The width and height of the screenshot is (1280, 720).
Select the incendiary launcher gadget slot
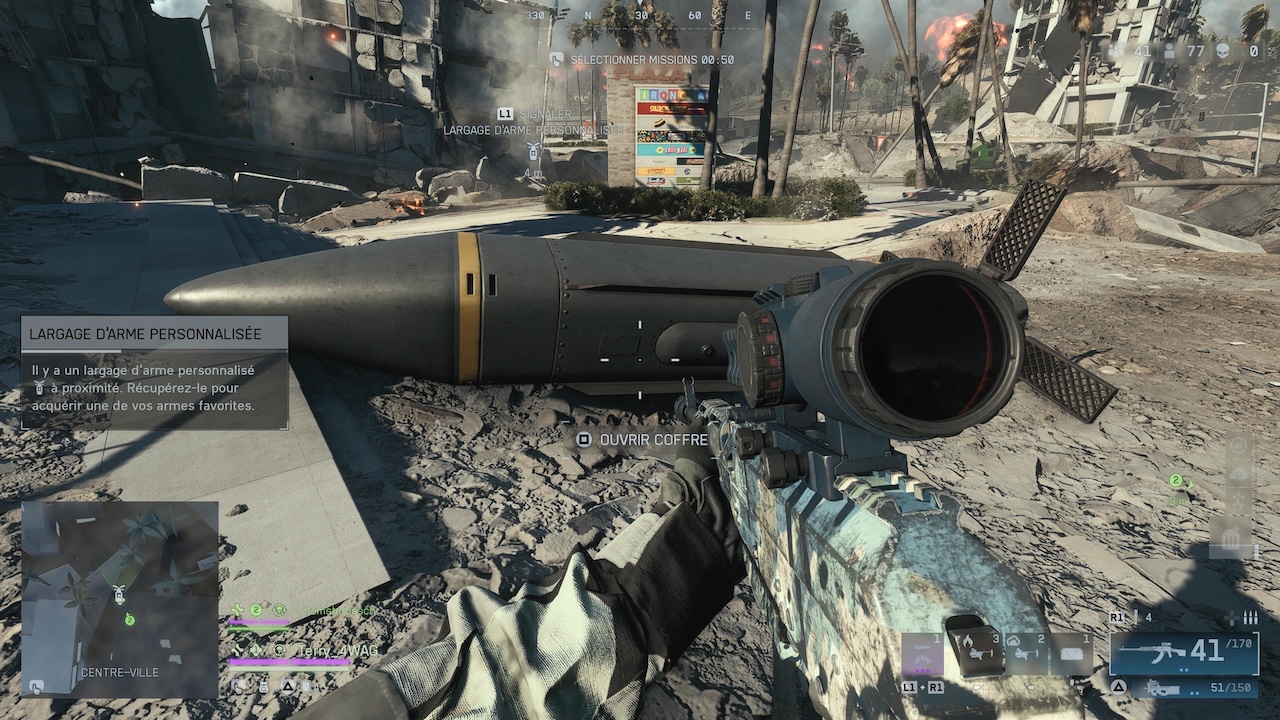coord(976,651)
